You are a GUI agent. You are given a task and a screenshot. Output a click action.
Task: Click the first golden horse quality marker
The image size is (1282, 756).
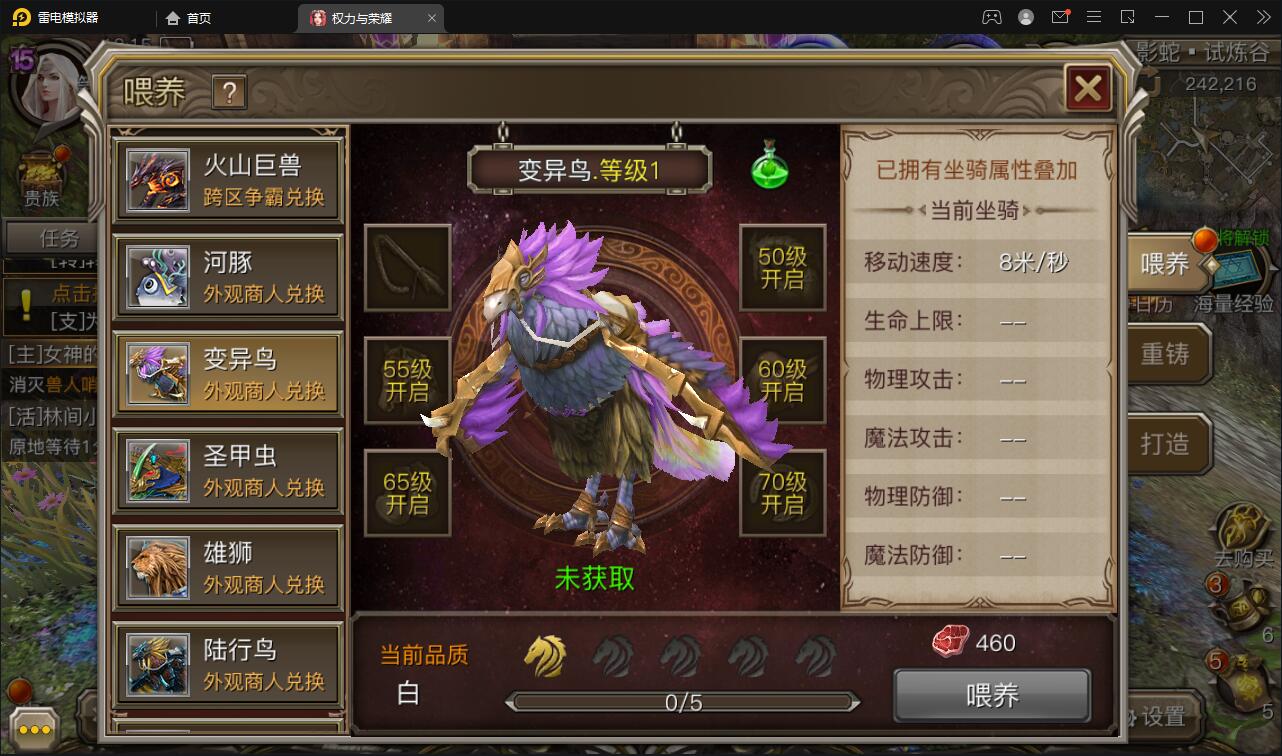coord(543,652)
